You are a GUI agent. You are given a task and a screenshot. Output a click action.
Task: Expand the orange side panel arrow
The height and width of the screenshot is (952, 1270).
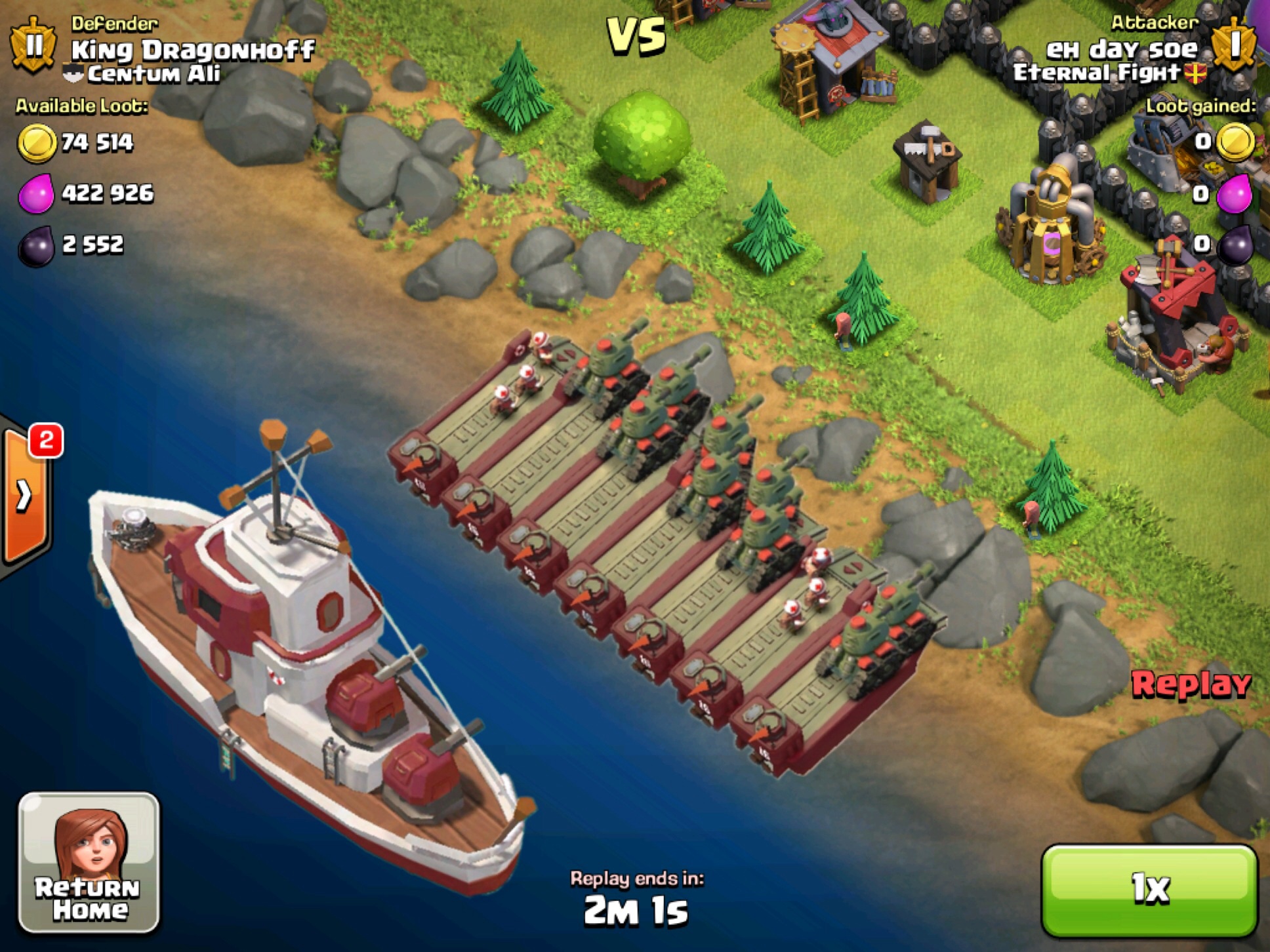tap(25, 495)
